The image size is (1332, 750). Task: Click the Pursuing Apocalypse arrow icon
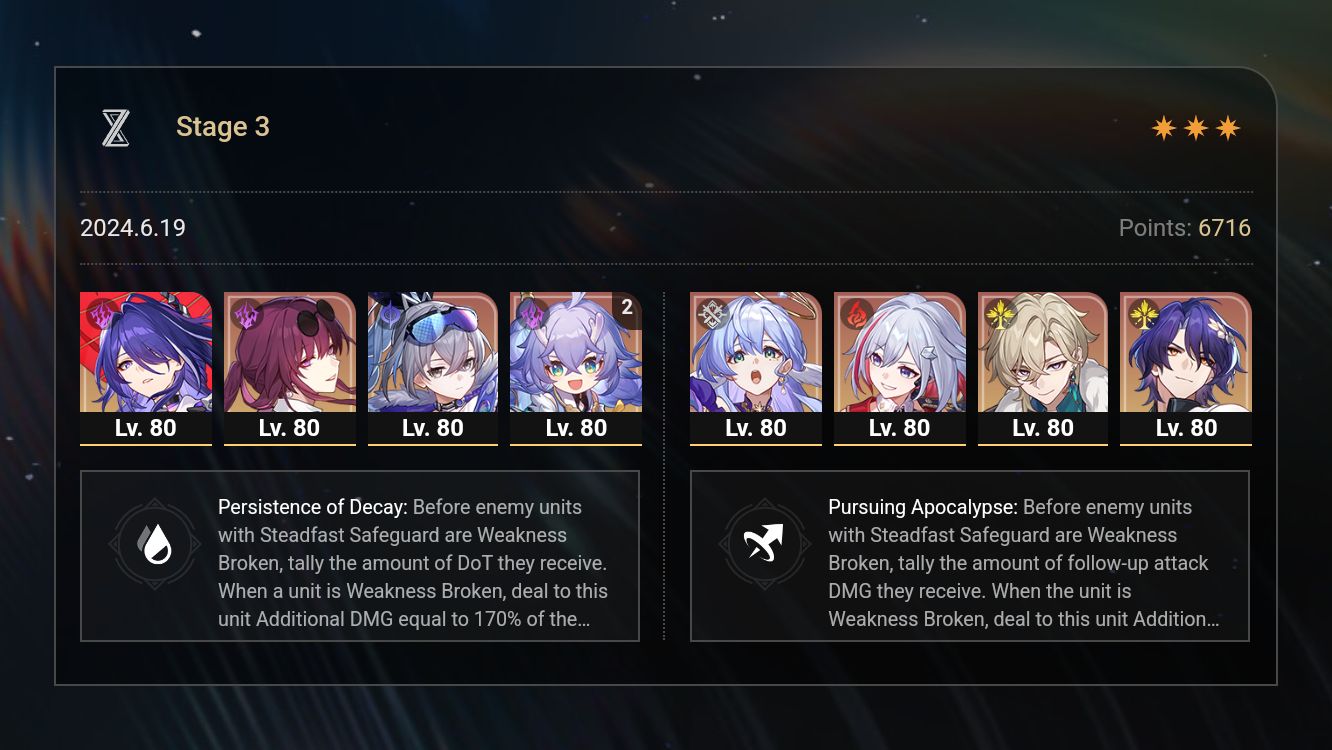(x=765, y=545)
